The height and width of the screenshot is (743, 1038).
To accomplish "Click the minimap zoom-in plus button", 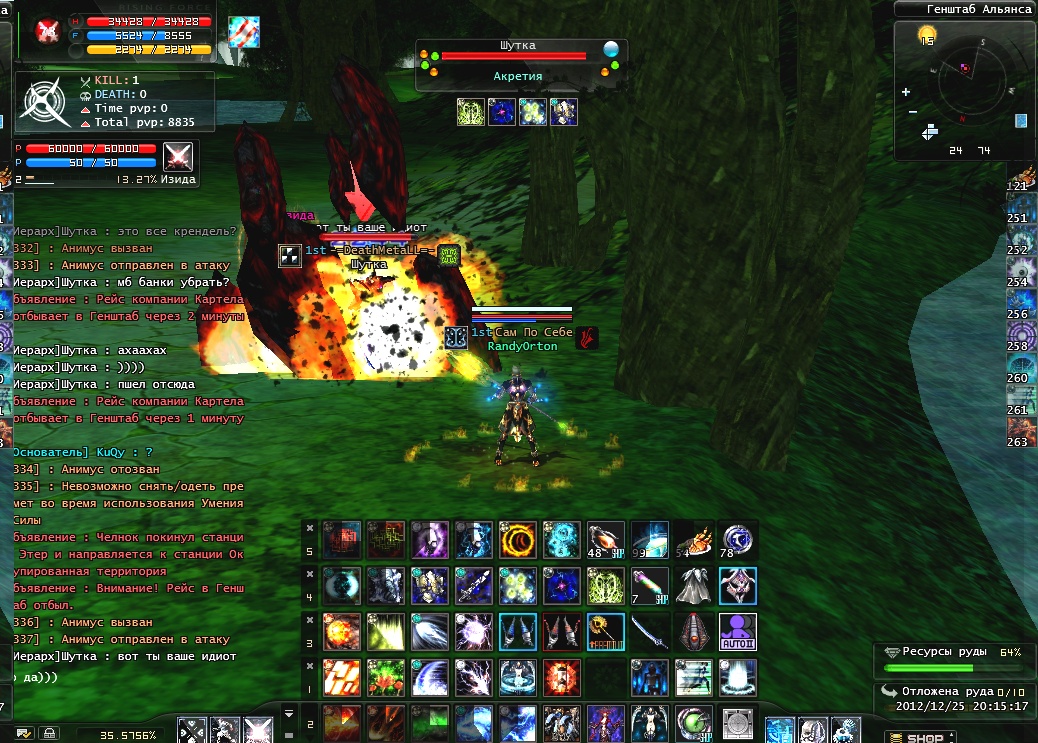I will (x=906, y=92).
